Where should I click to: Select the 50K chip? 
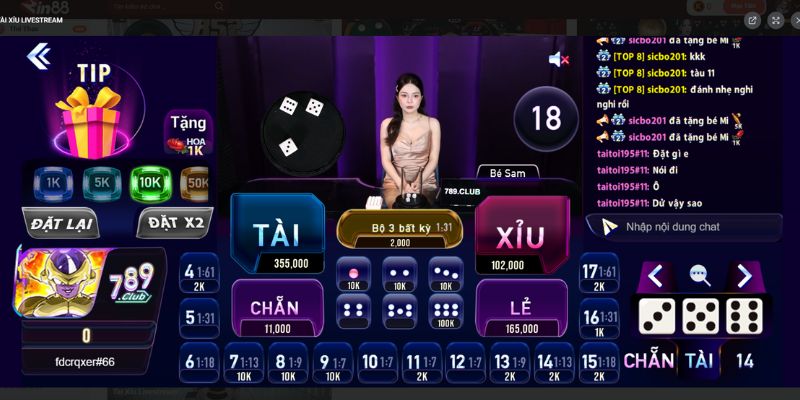tap(196, 183)
